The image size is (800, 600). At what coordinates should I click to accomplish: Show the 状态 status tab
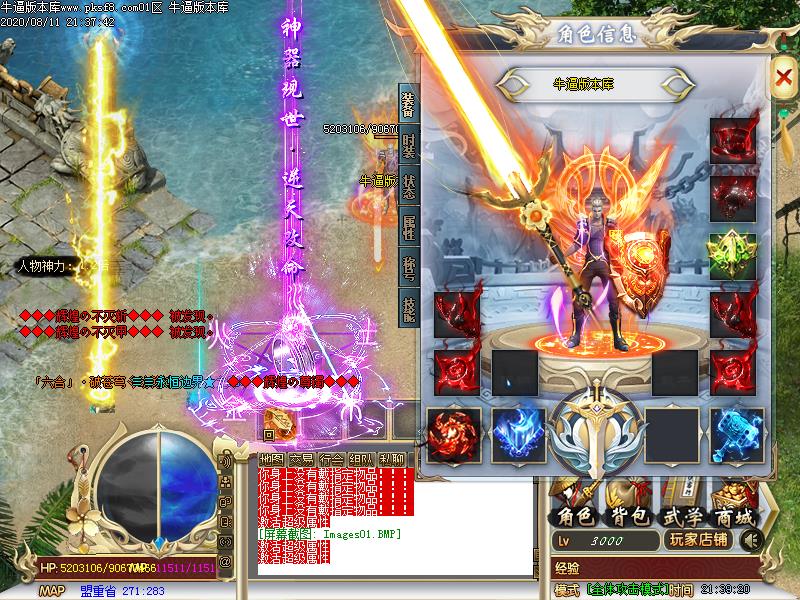pos(409,188)
